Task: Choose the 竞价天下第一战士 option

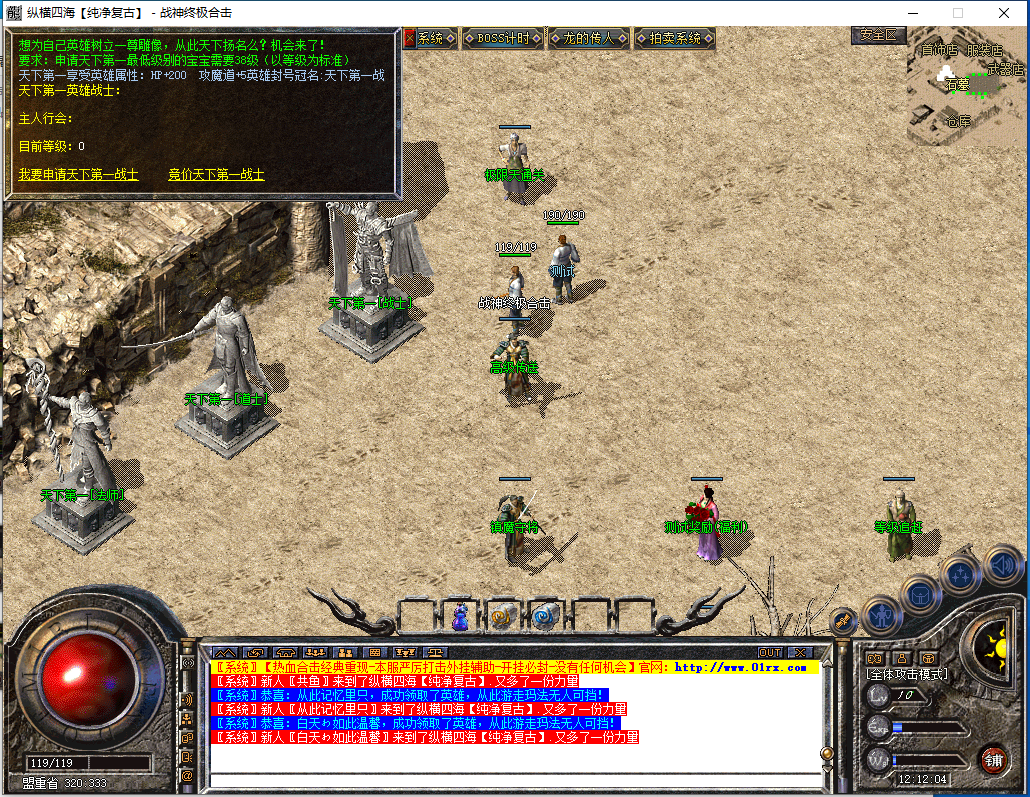Action: [216, 175]
